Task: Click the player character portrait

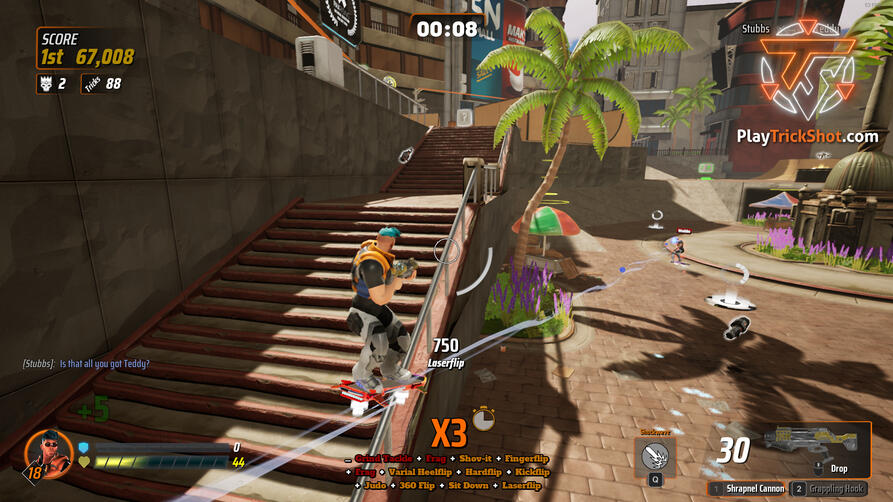Action: (x=48, y=452)
